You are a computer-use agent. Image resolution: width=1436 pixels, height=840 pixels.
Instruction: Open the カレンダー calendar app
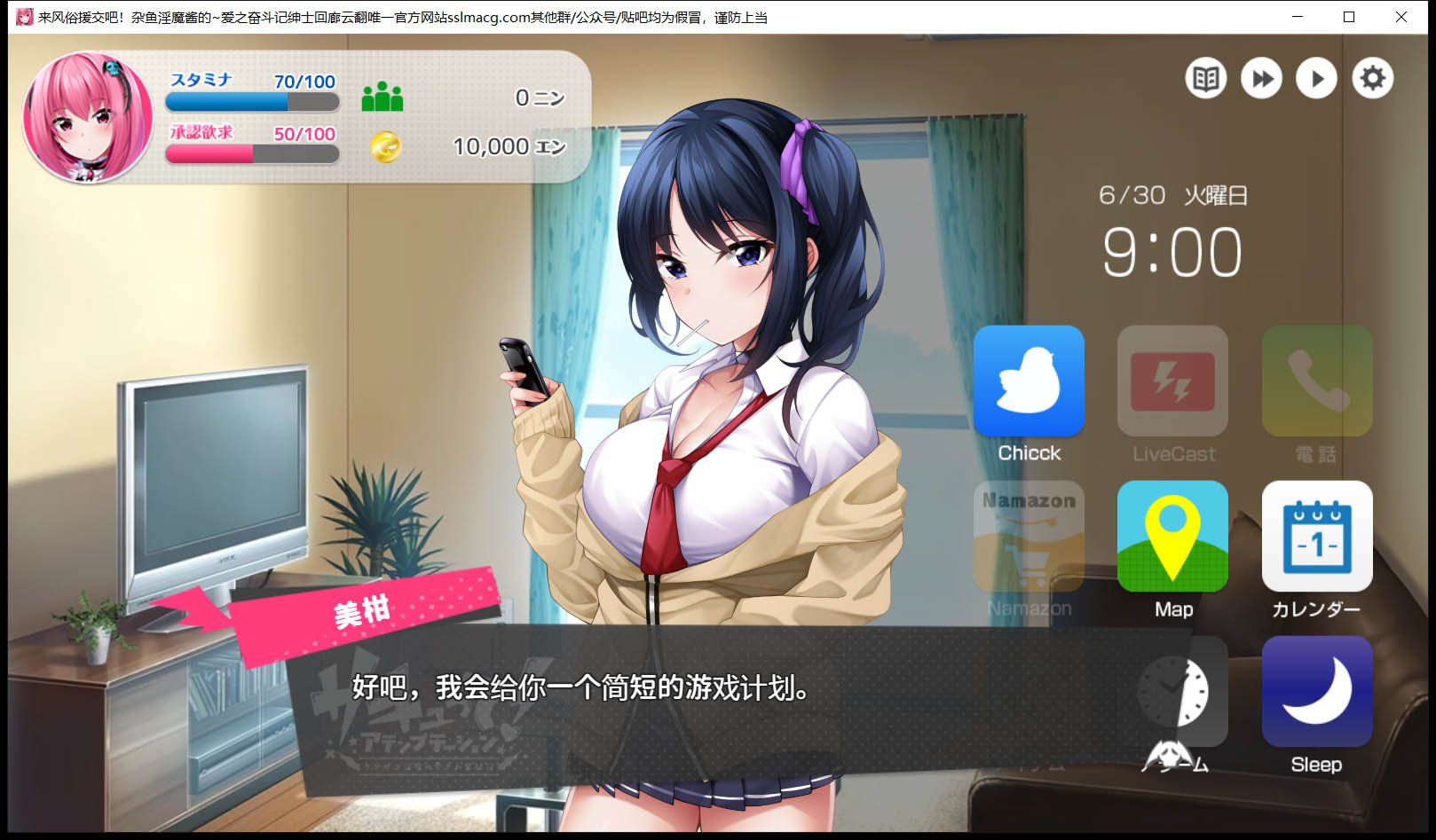[x=1316, y=537]
